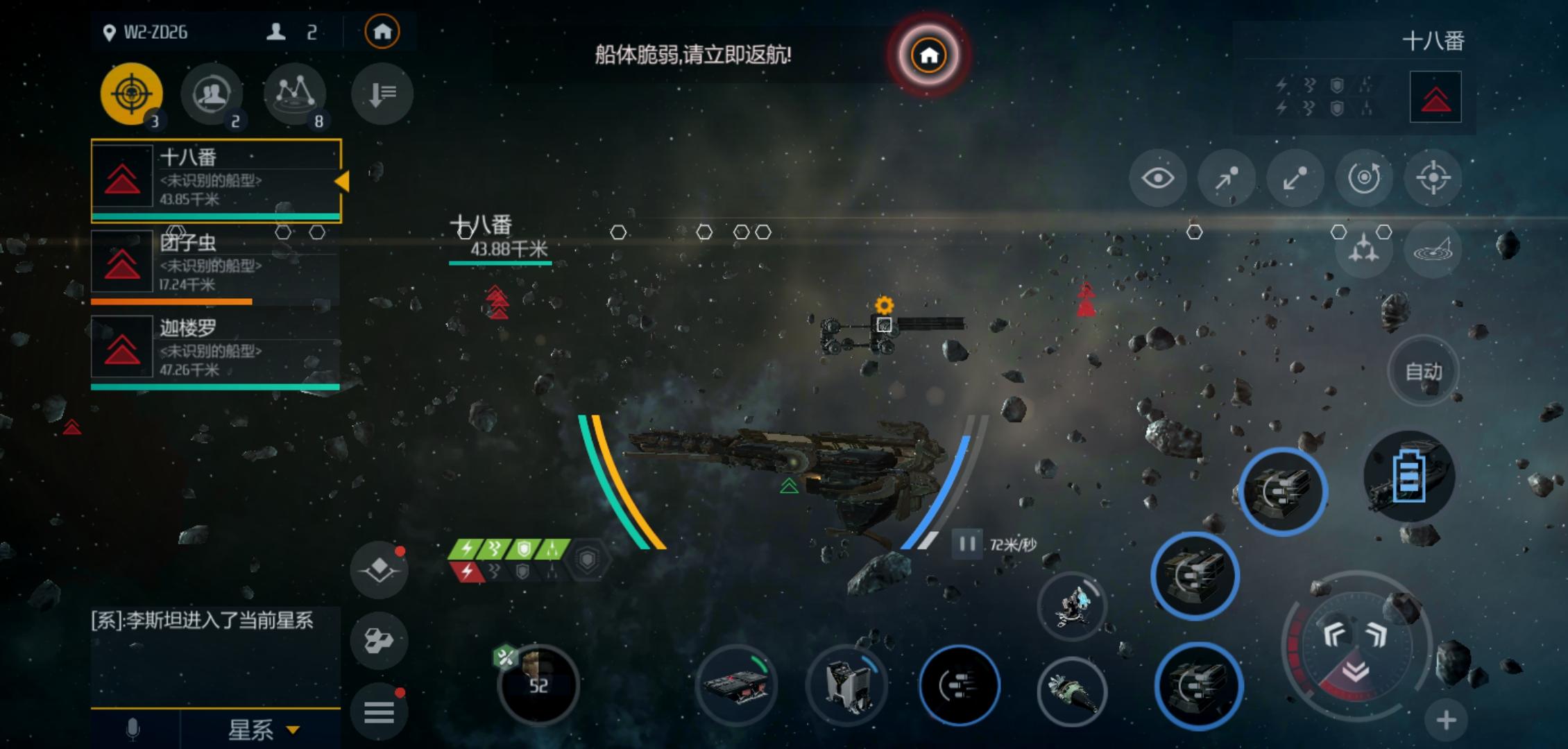Open the hamburger menu icon bottom left

pos(379,708)
